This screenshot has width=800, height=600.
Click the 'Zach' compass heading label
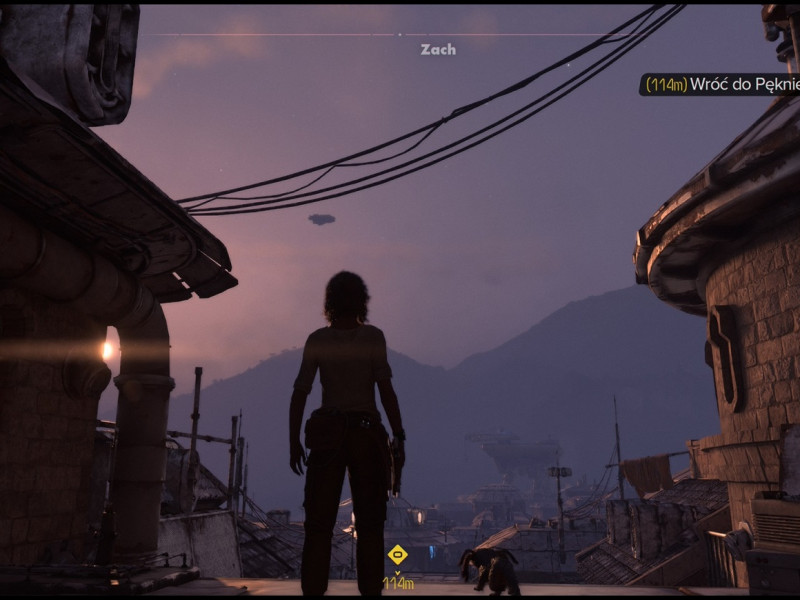pyautogui.click(x=438, y=49)
